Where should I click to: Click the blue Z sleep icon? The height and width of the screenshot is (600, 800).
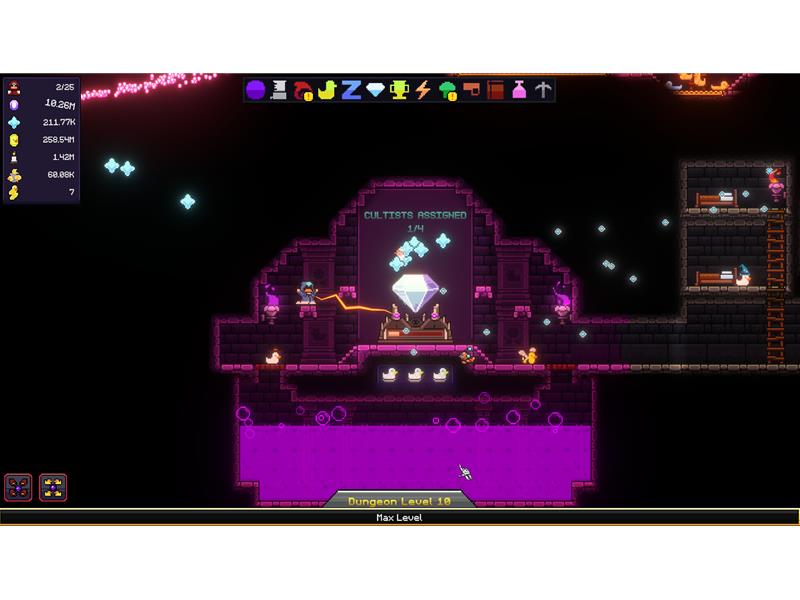[351, 90]
